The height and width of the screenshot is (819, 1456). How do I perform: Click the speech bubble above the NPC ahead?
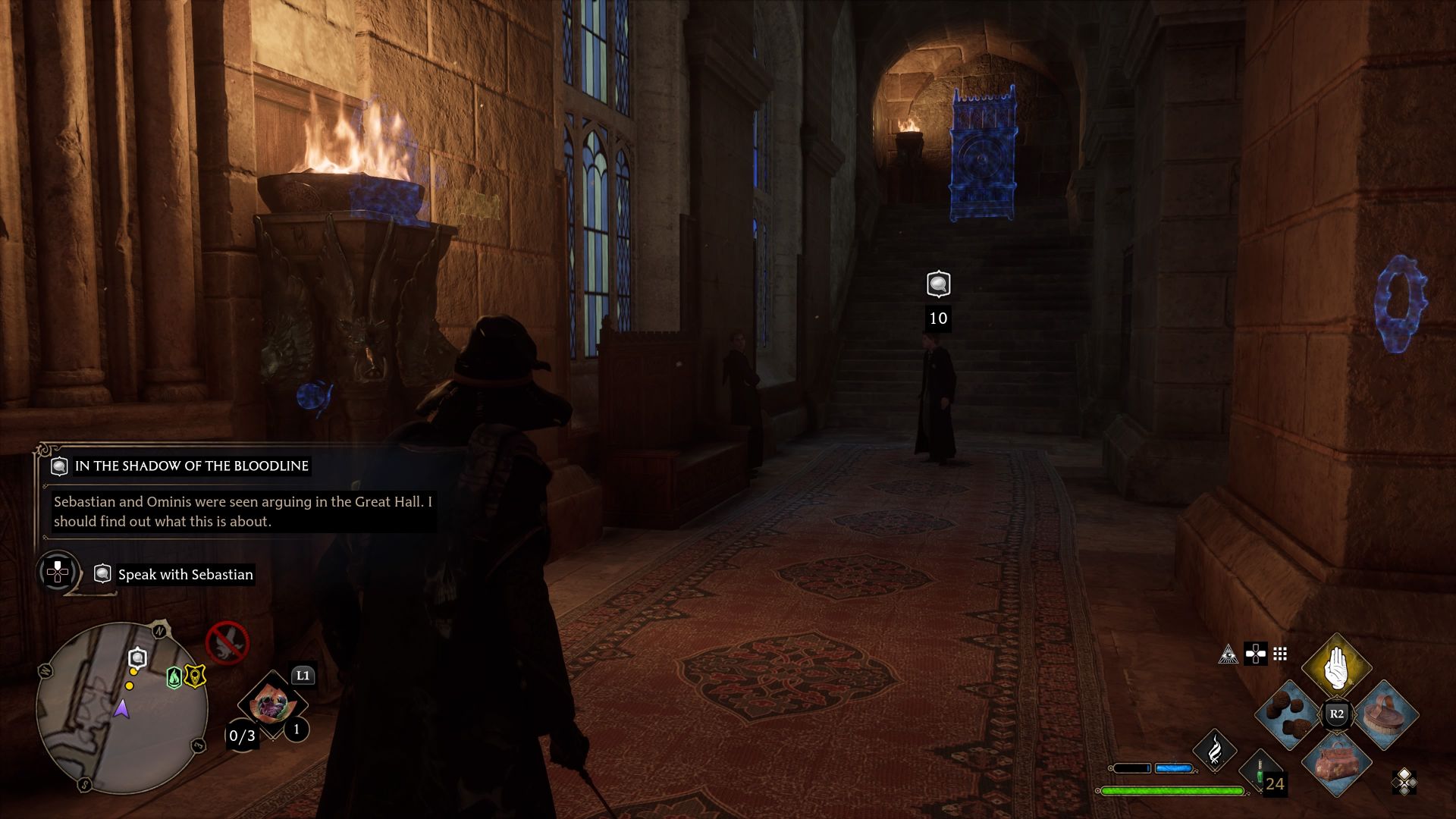coord(937,282)
